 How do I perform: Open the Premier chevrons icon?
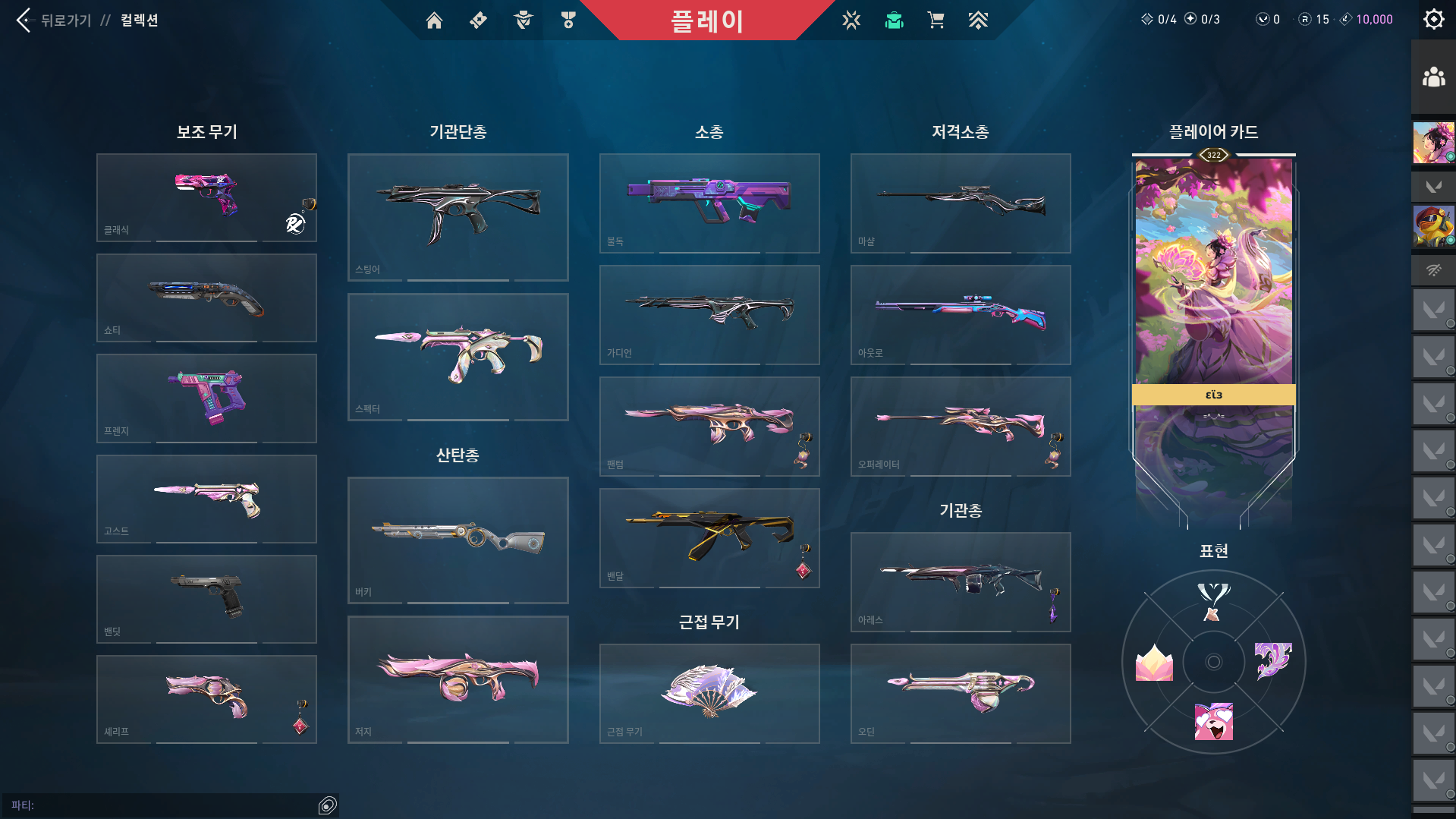pos(978,20)
